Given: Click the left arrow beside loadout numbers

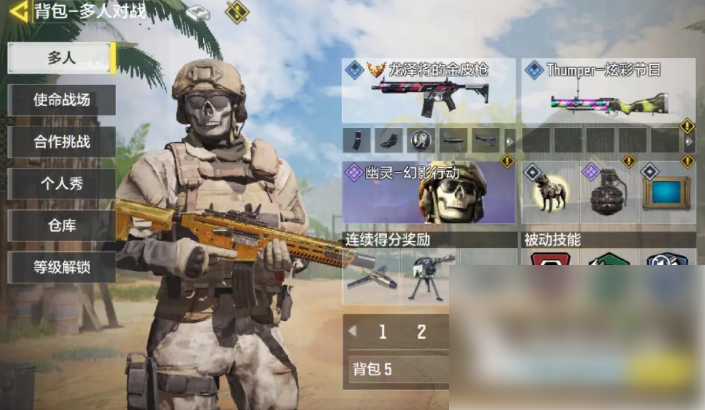Looking at the screenshot, I should pos(352,332).
